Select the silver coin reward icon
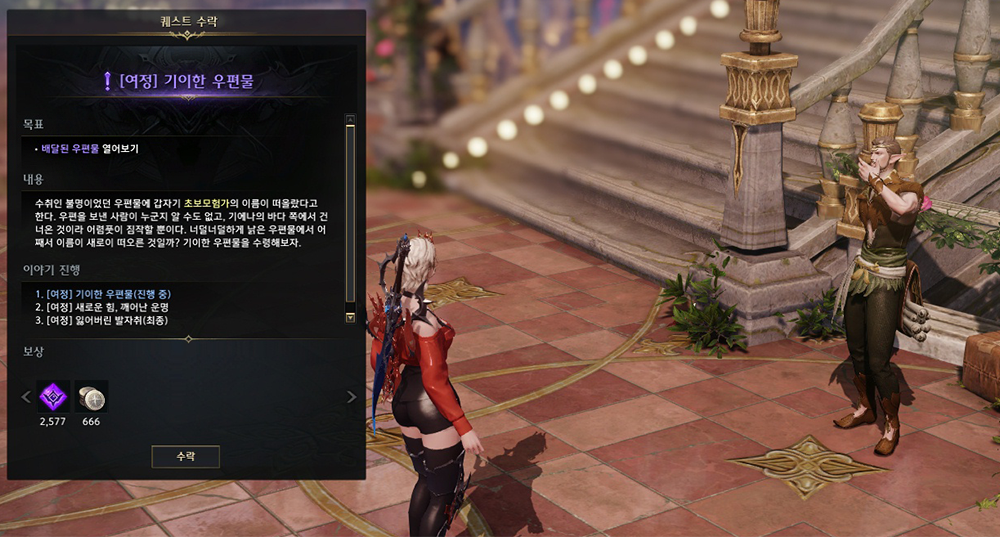This screenshot has width=1000, height=537. coord(91,396)
